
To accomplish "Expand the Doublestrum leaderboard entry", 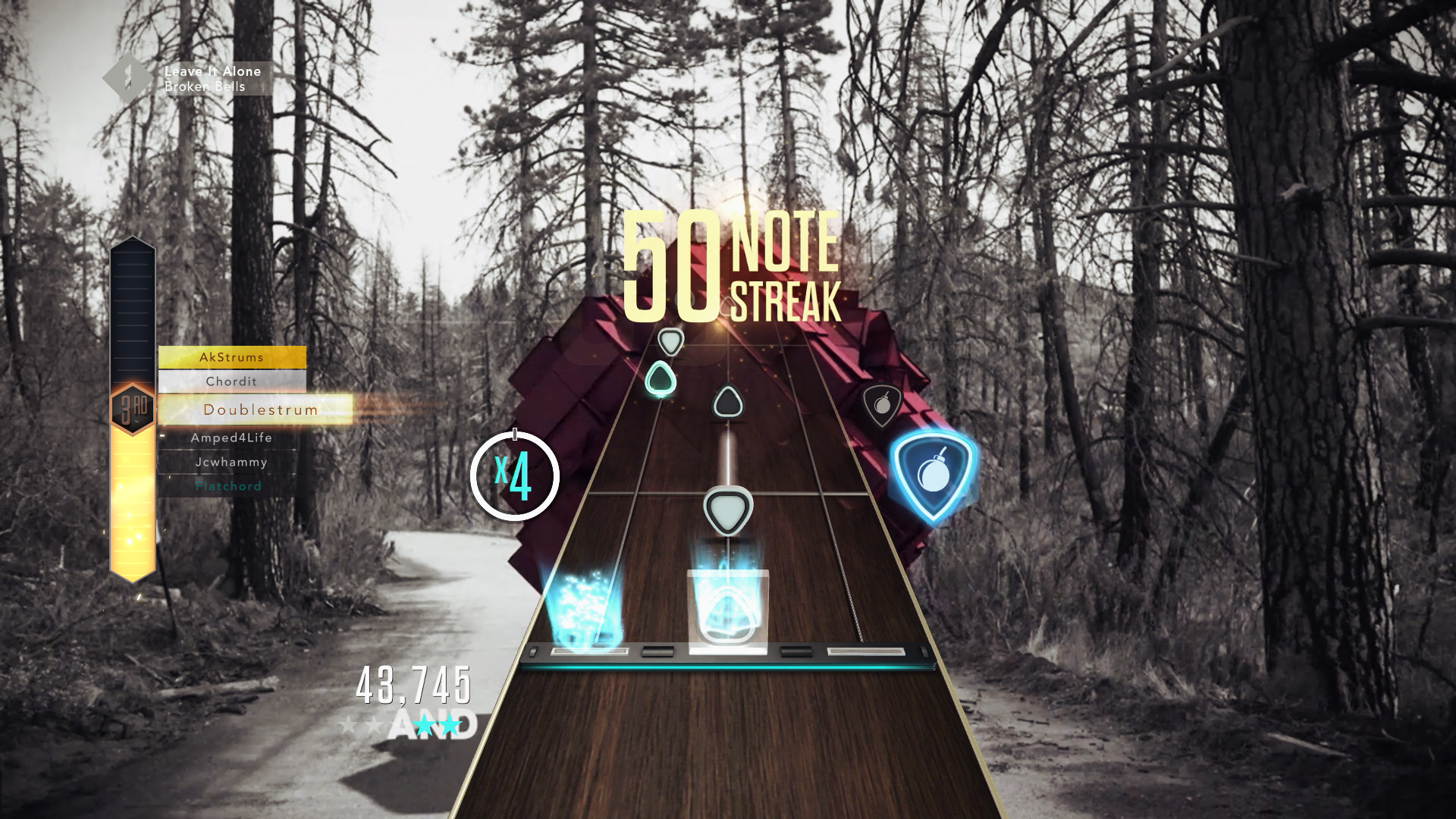I will 261,409.
